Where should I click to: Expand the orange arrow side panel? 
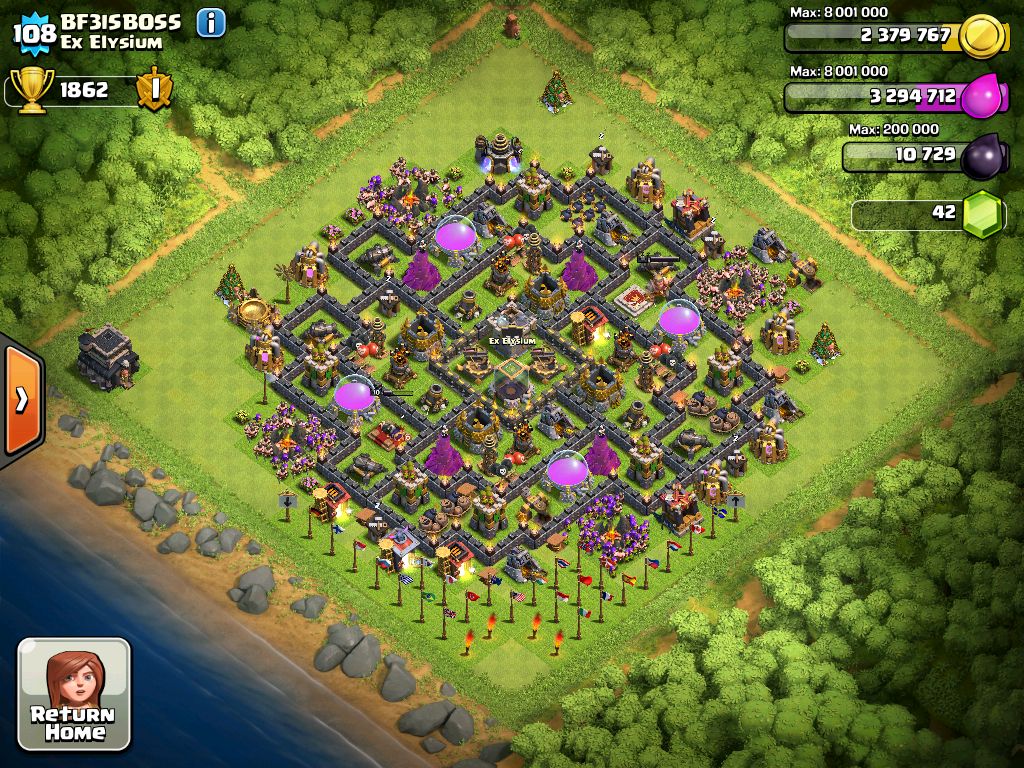(21, 400)
